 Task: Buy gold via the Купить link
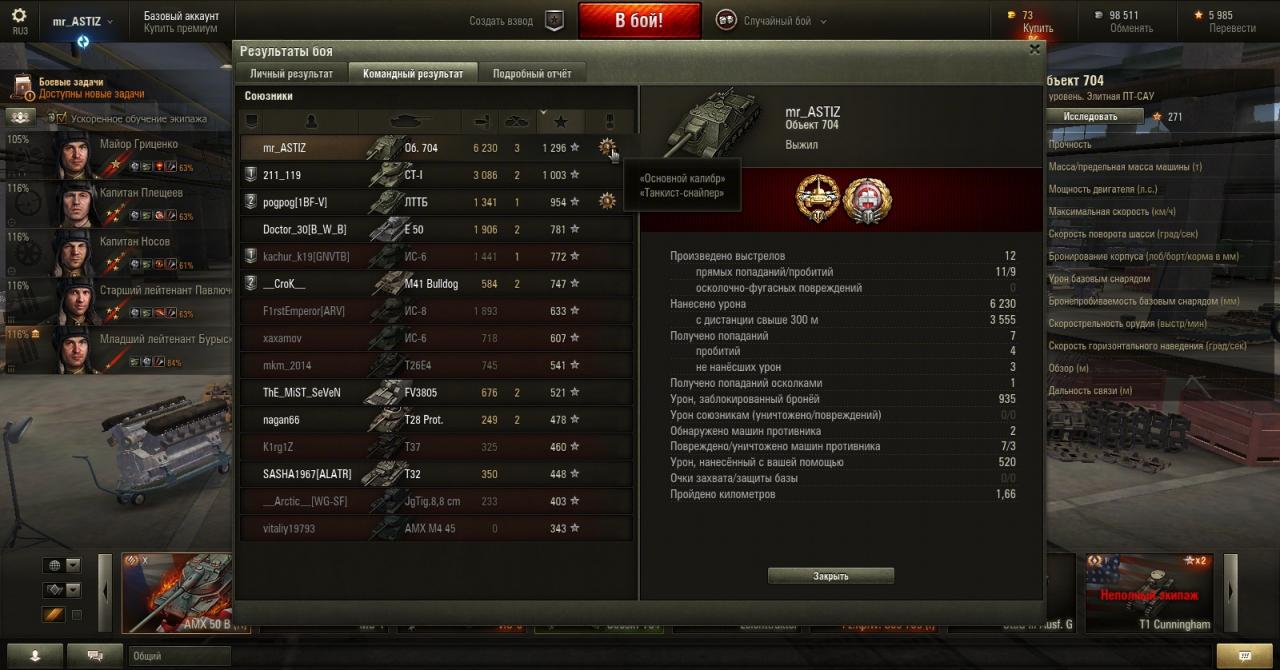click(1038, 29)
